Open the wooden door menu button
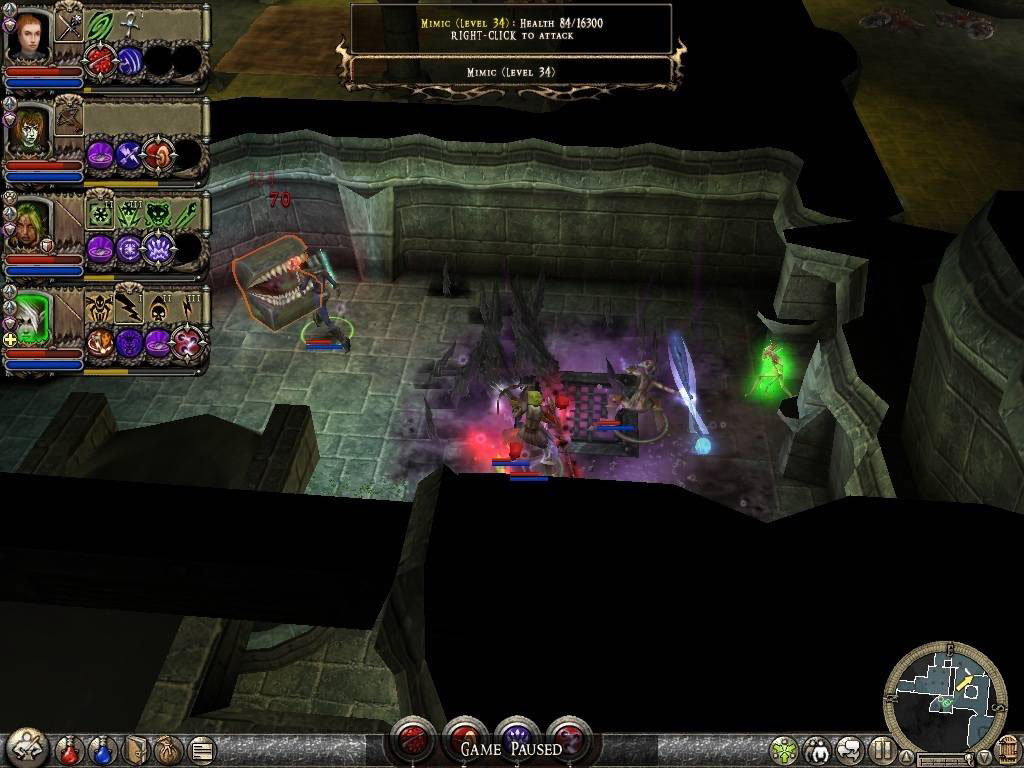This screenshot has width=1024, height=768. 1007,749
